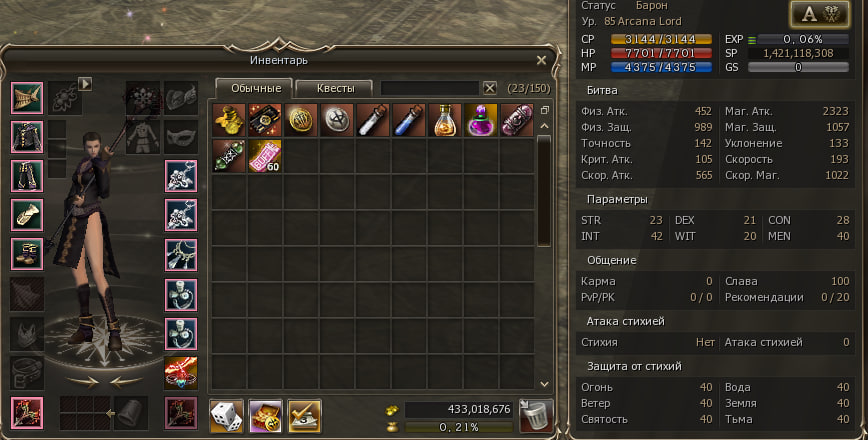This screenshot has height=440, width=868.
Task: Select the equipped boots slot
Action: (x=27, y=253)
